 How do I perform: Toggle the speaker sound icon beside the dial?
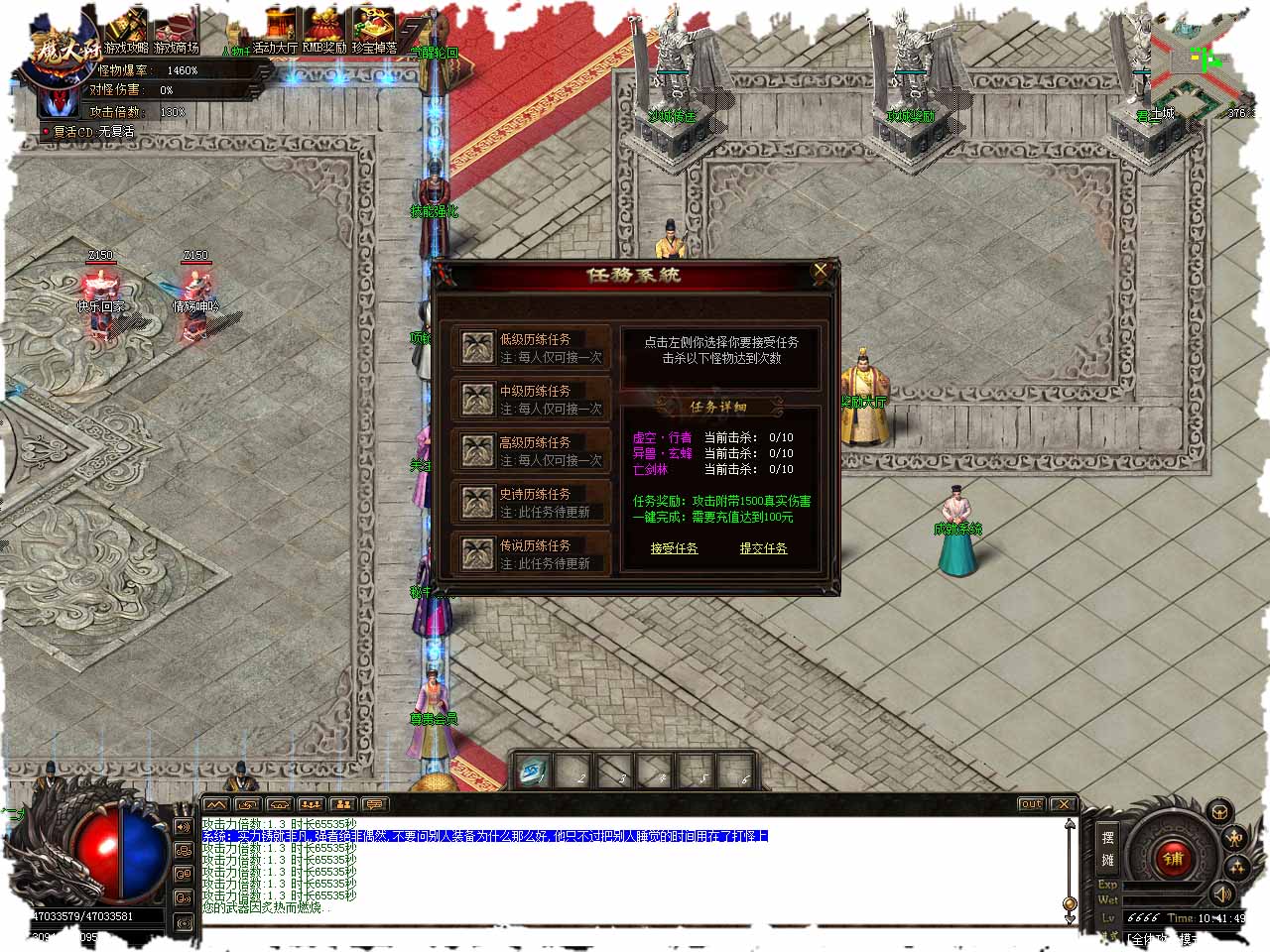[1222, 894]
